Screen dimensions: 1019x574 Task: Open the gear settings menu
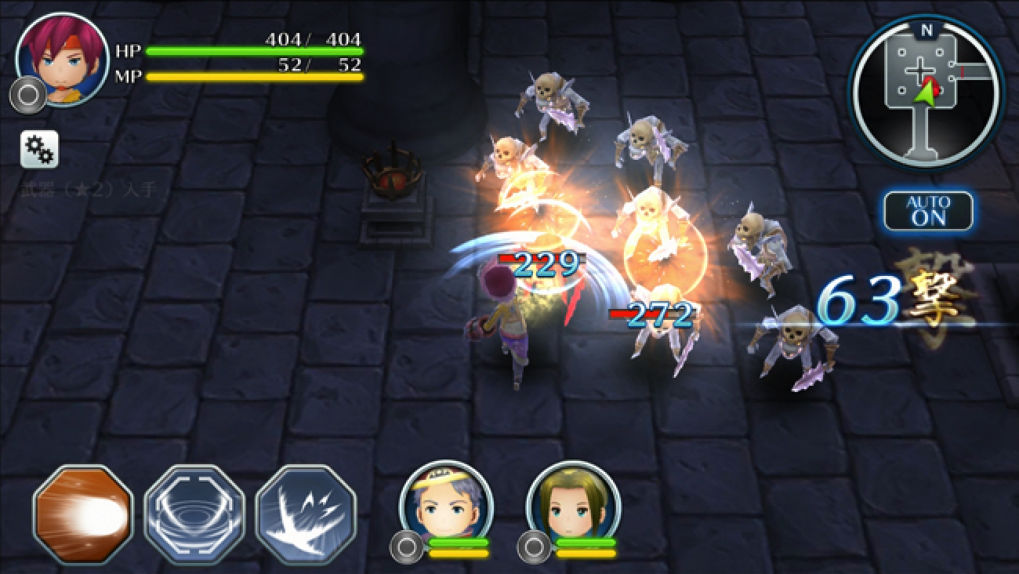tap(40, 150)
